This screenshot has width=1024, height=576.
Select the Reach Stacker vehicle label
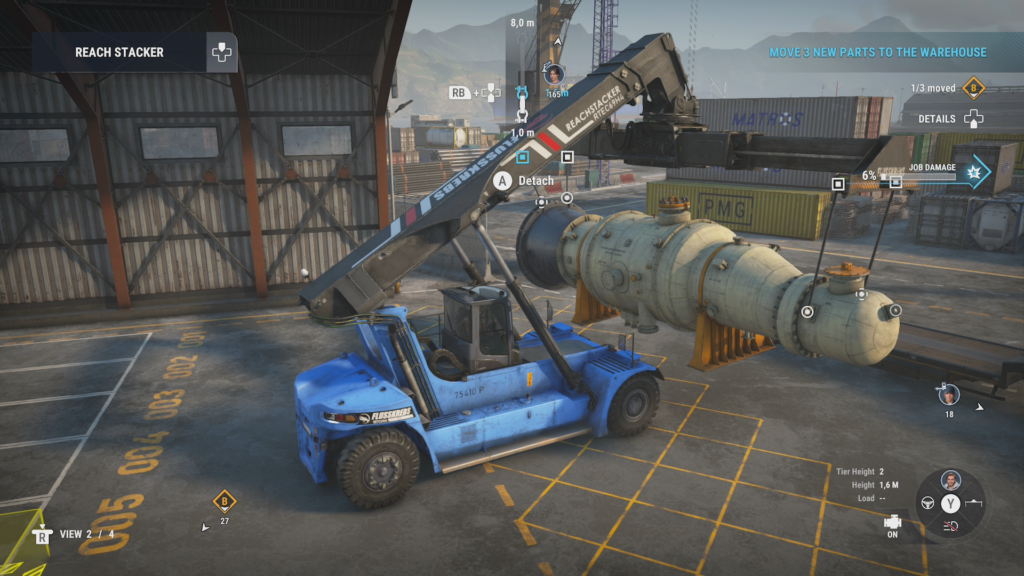pos(119,52)
